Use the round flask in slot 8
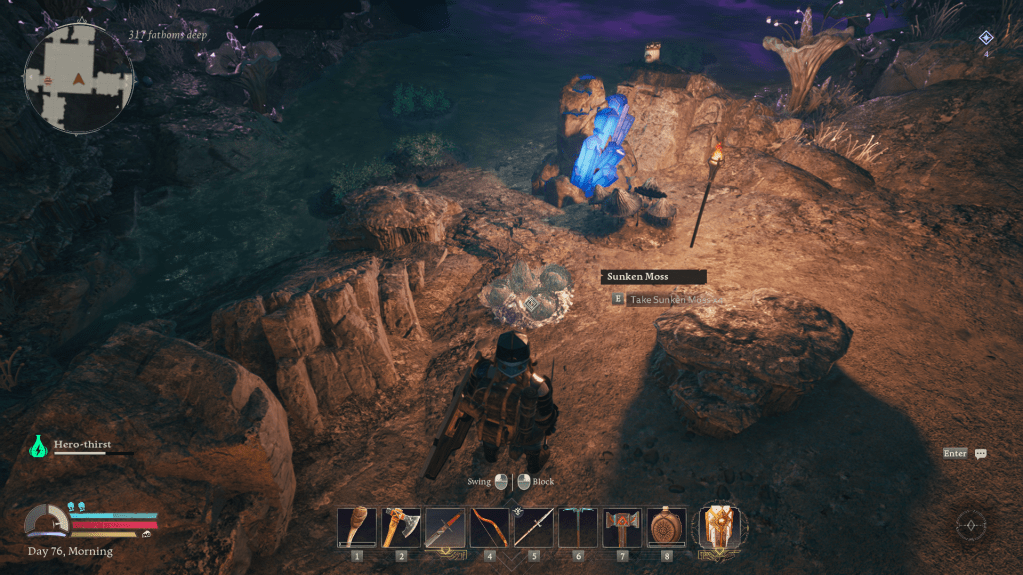Image resolution: width=1023 pixels, height=575 pixels. (x=666, y=527)
